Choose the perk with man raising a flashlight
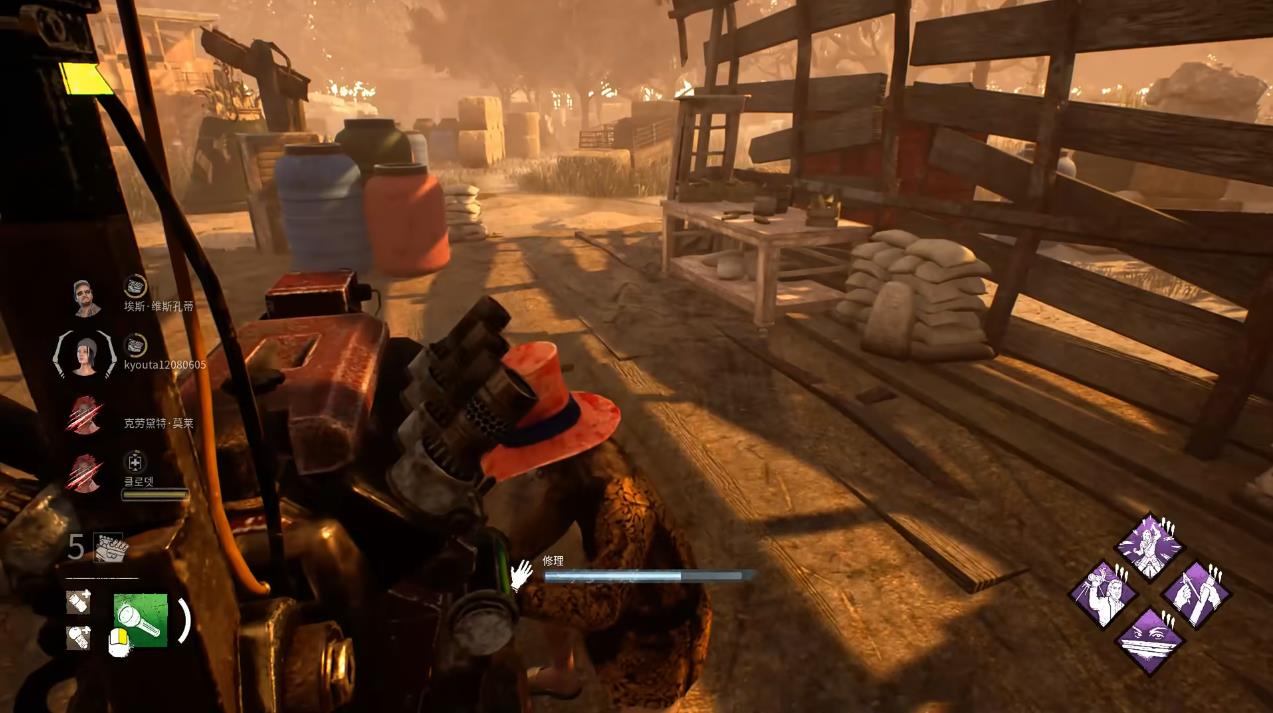This screenshot has height=713, width=1273. pos(1103,593)
